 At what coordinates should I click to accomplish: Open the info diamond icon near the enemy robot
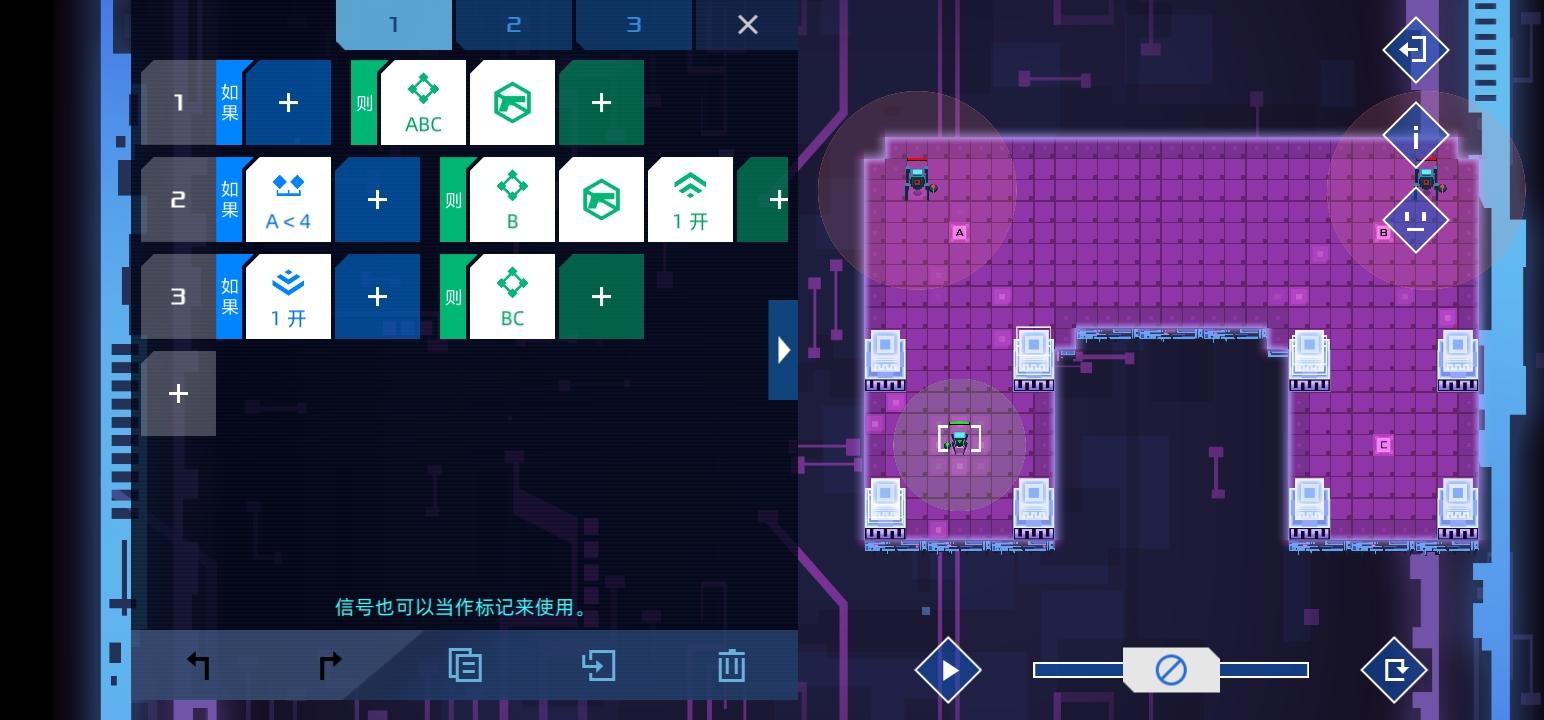coord(1416,135)
